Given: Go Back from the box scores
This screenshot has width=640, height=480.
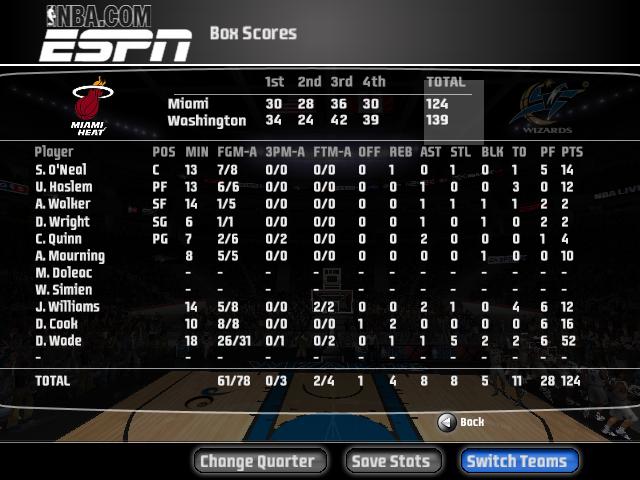Looking at the screenshot, I should (x=461, y=422).
